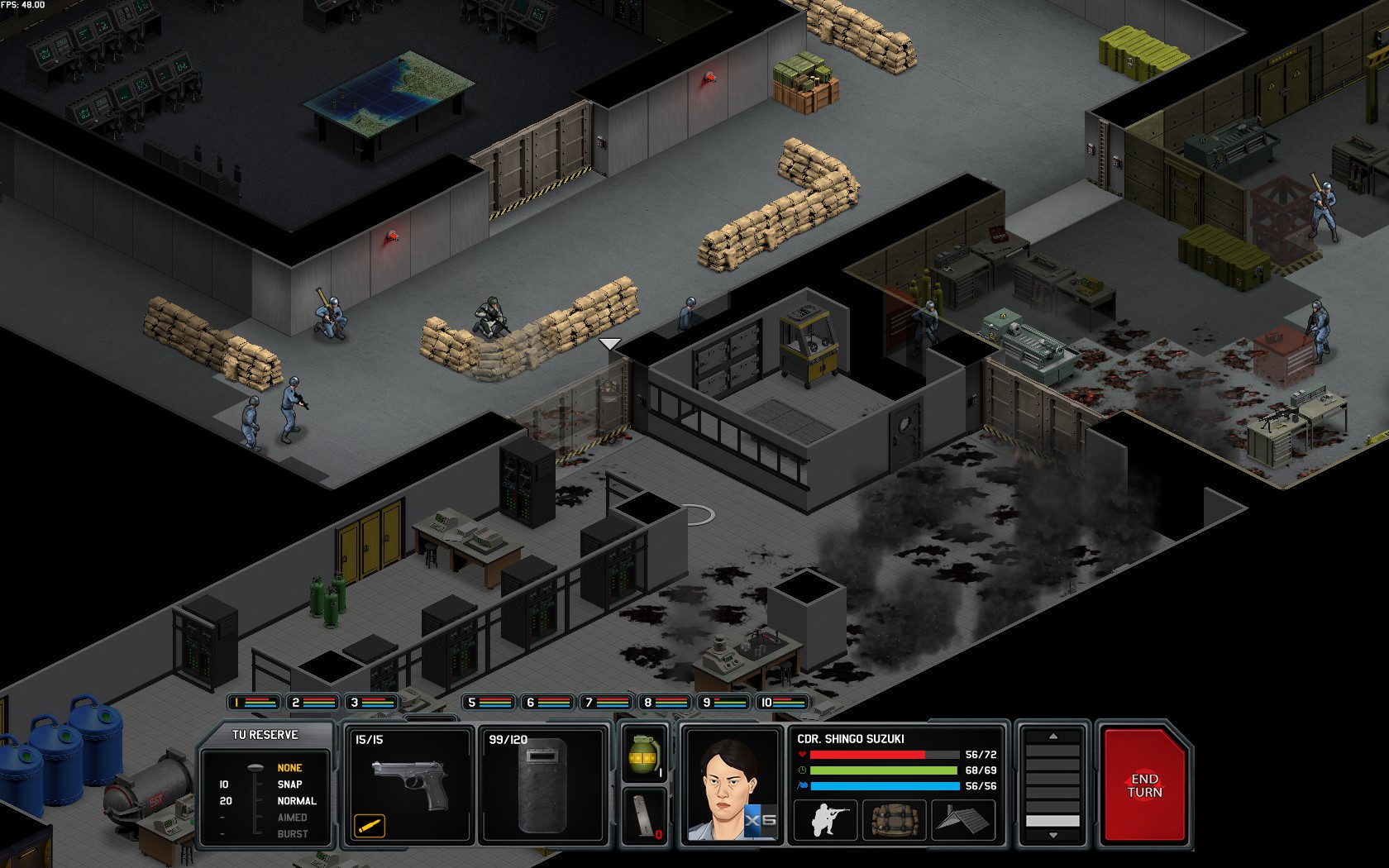
Task: Set TU reserve to None
Action: [x=289, y=768]
